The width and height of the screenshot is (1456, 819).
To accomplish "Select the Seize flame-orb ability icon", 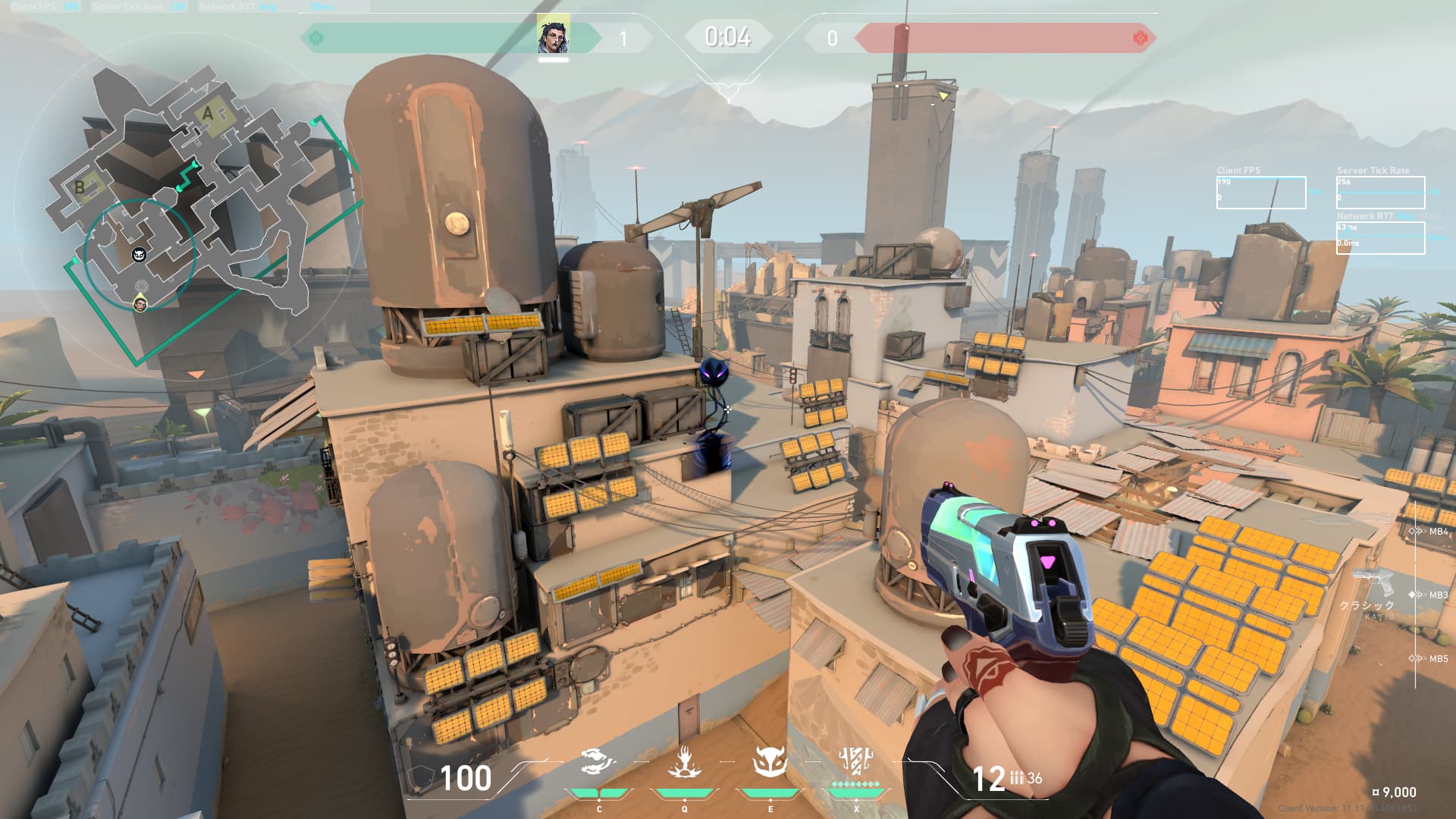I will click(684, 761).
